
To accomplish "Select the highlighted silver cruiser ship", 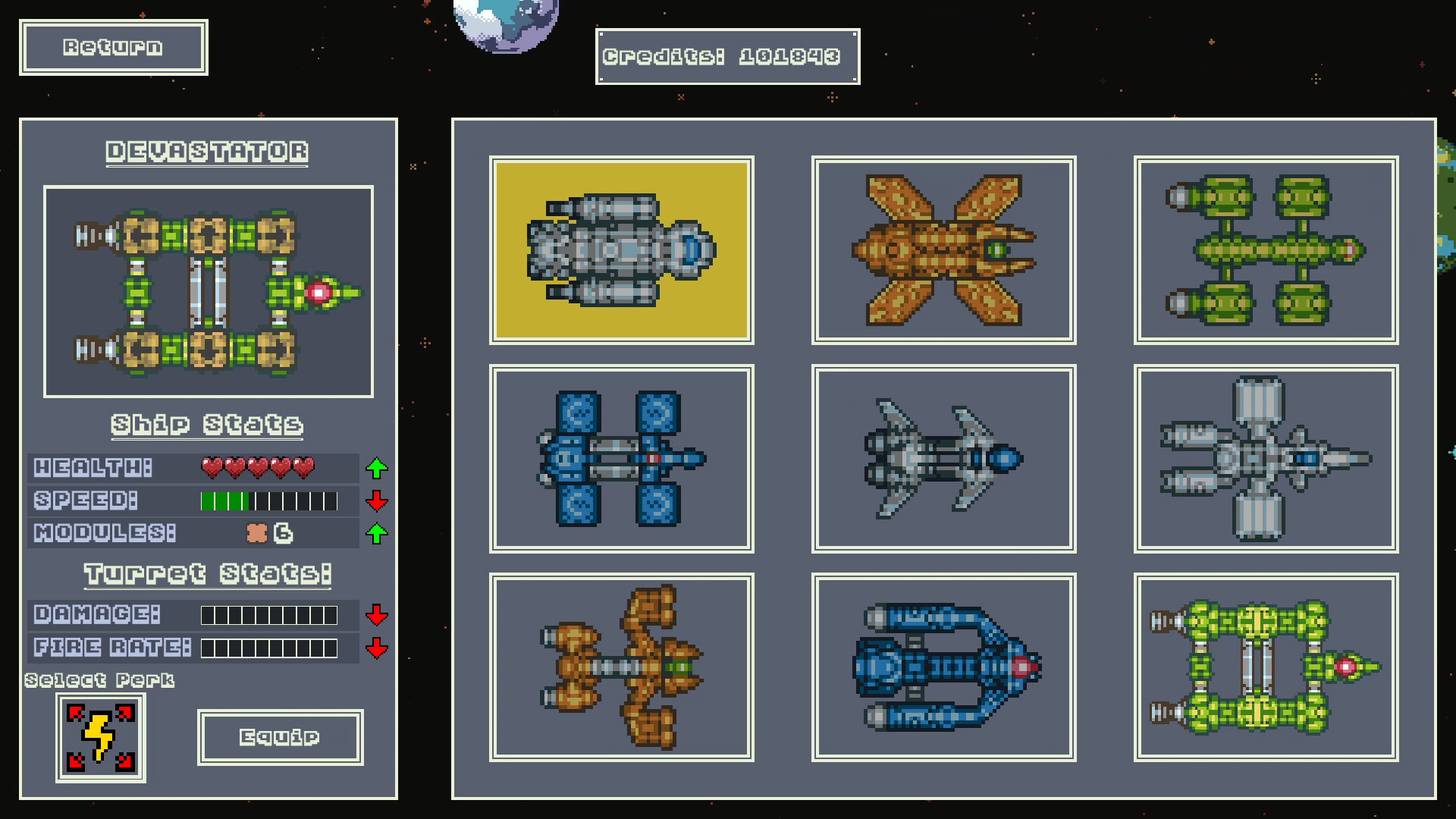I will click(x=622, y=249).
